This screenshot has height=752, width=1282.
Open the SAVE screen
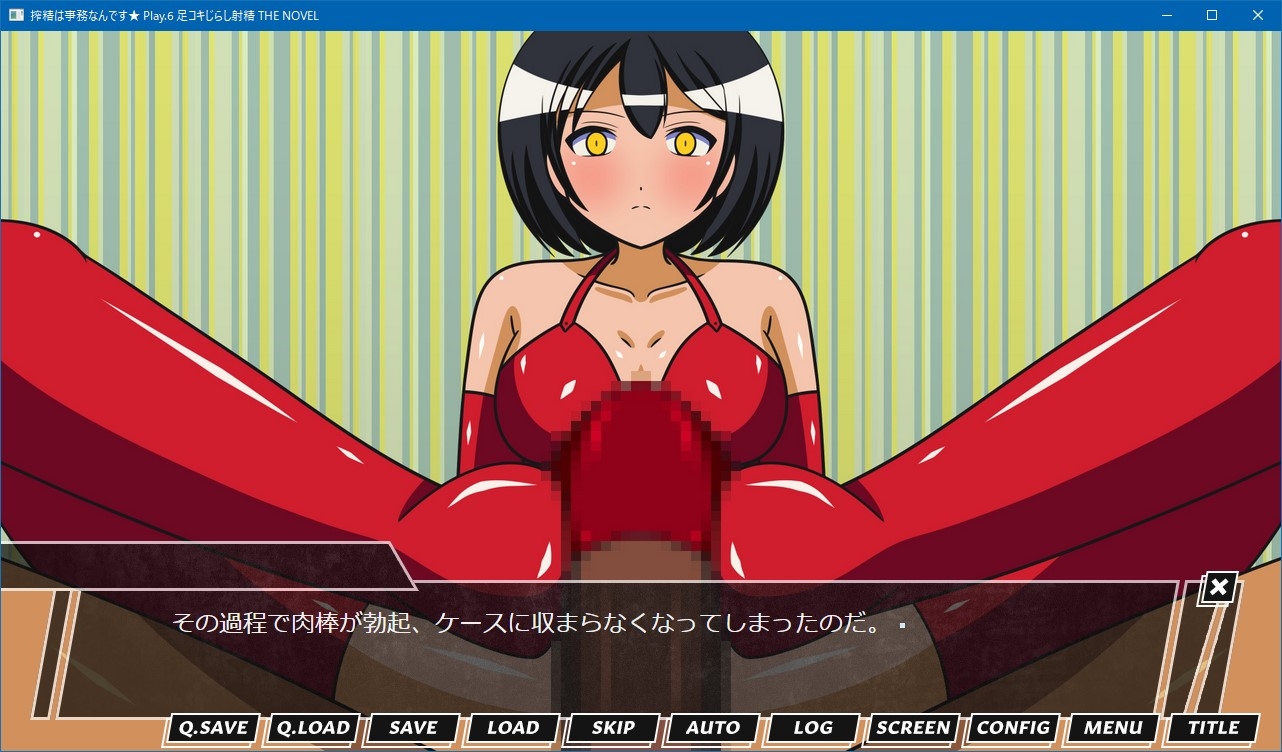(413, 728)
